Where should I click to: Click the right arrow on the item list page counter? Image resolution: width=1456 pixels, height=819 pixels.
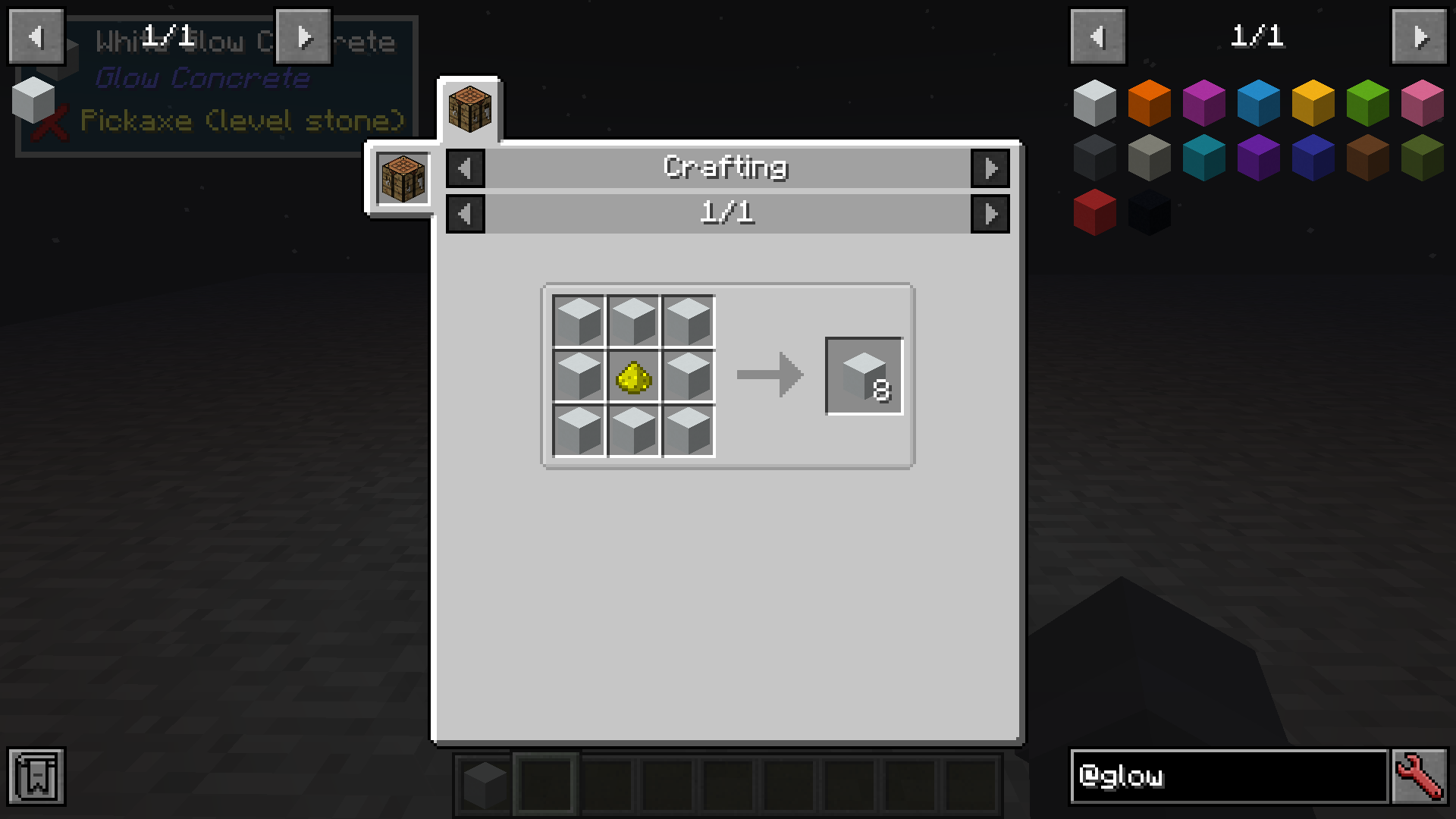pyautogui.click(x=1420, y=36)
